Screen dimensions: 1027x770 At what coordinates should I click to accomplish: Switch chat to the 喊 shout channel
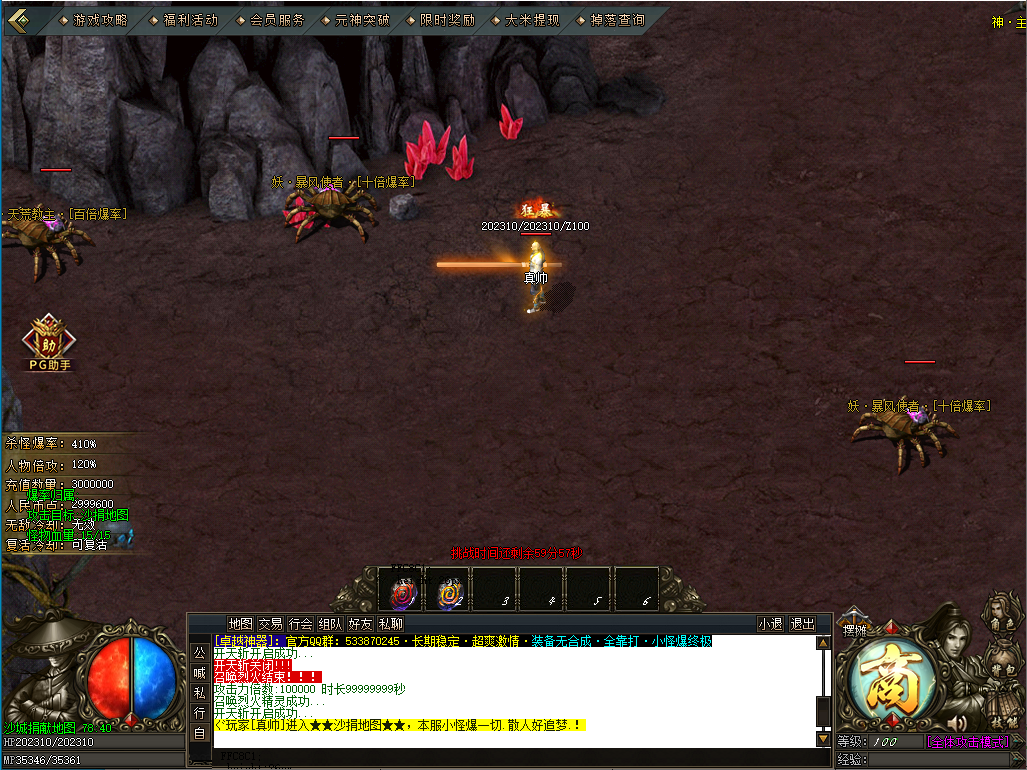coord(199,672)
